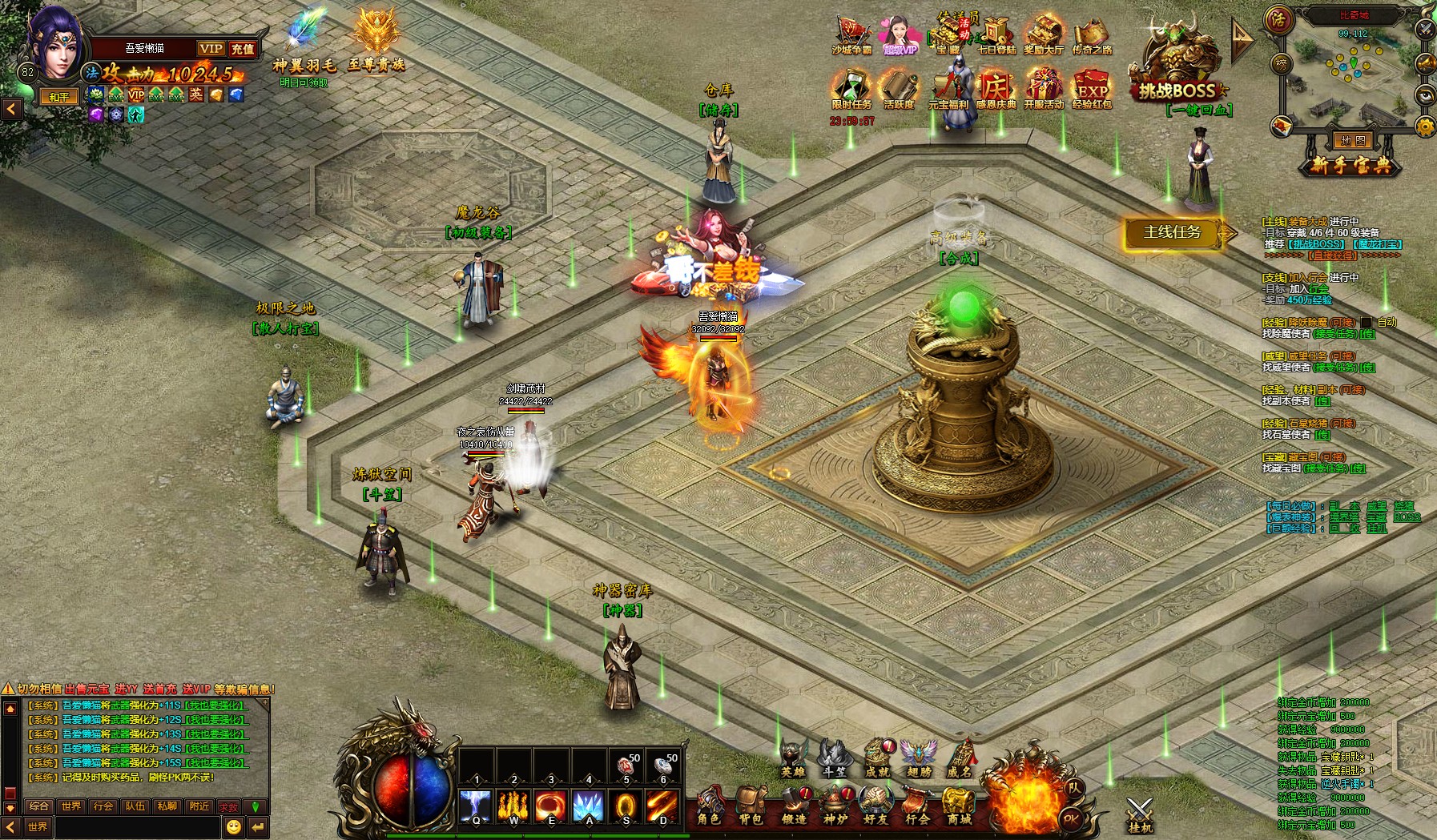
Task: Switch chat to the 行会 guild tab
Action: (103, 806)
